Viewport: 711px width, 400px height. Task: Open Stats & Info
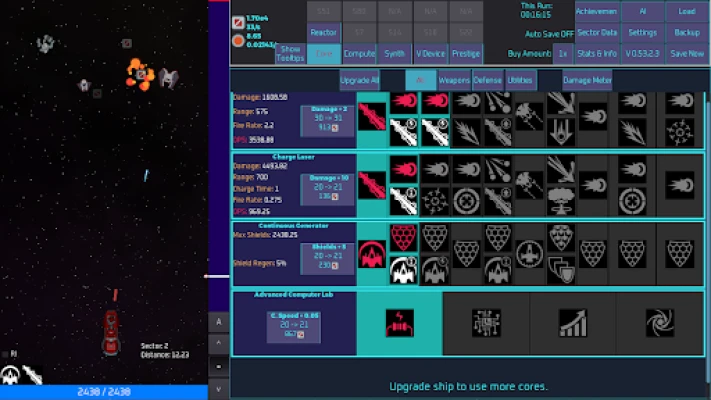click(x=597, y=53)
